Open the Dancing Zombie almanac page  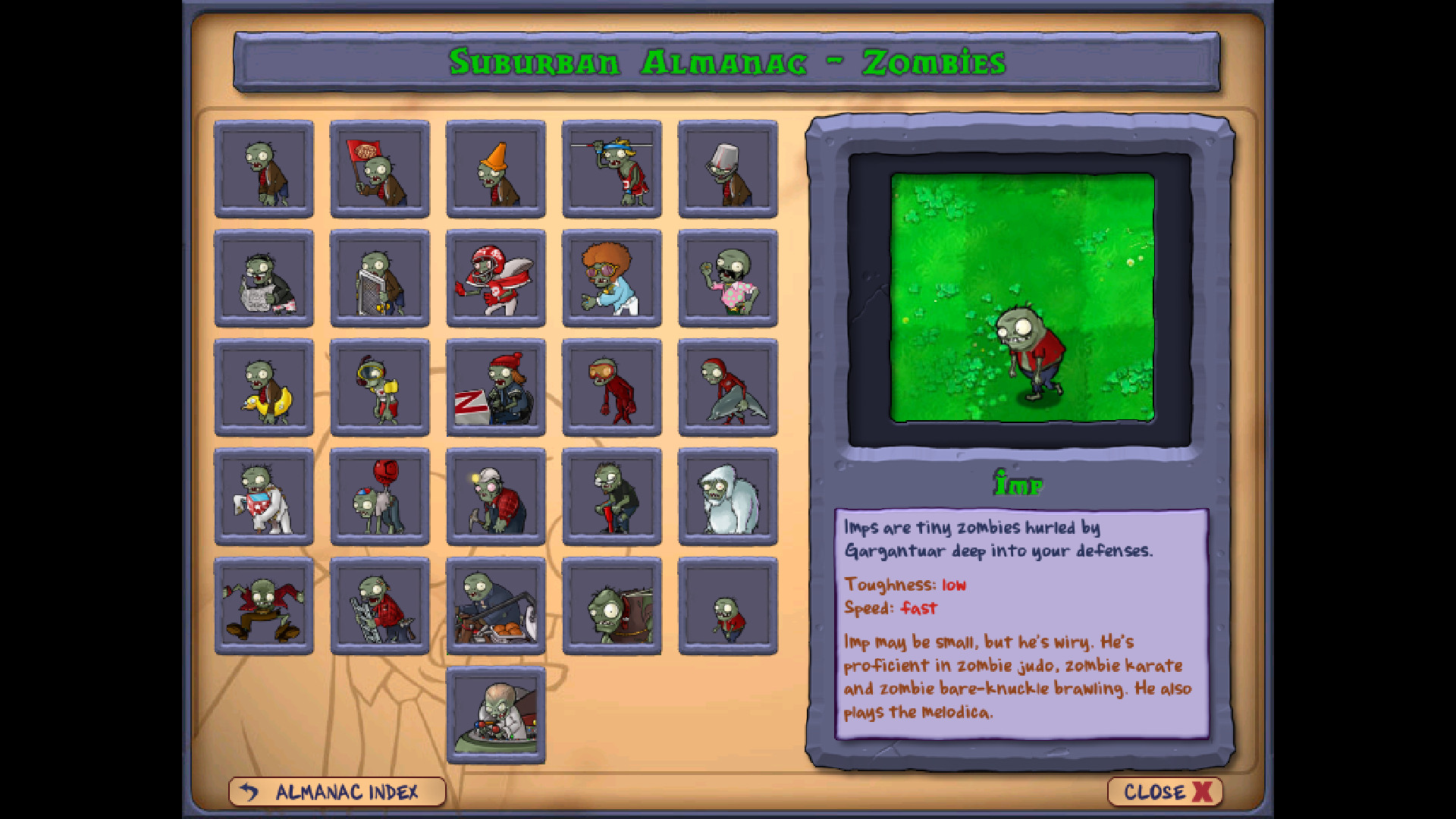pos(613,278)
